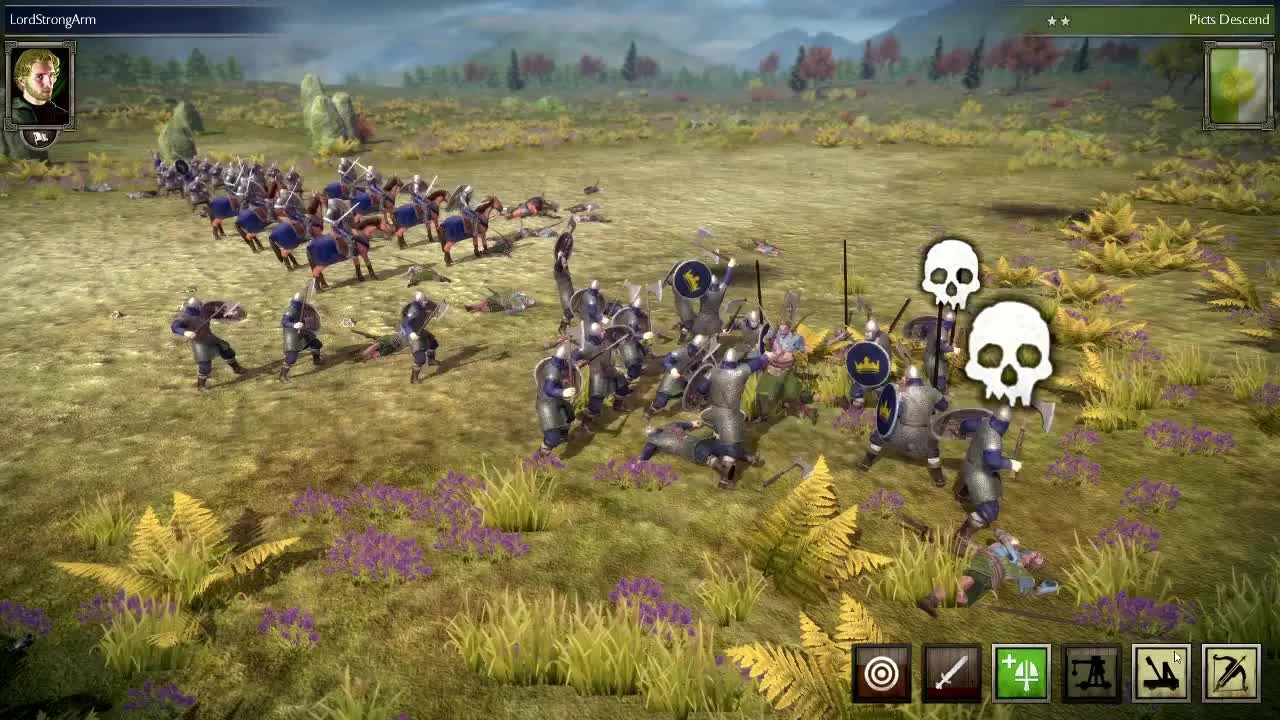Select the catapult icon
Screen dimensions: 1280x720
1160,674
